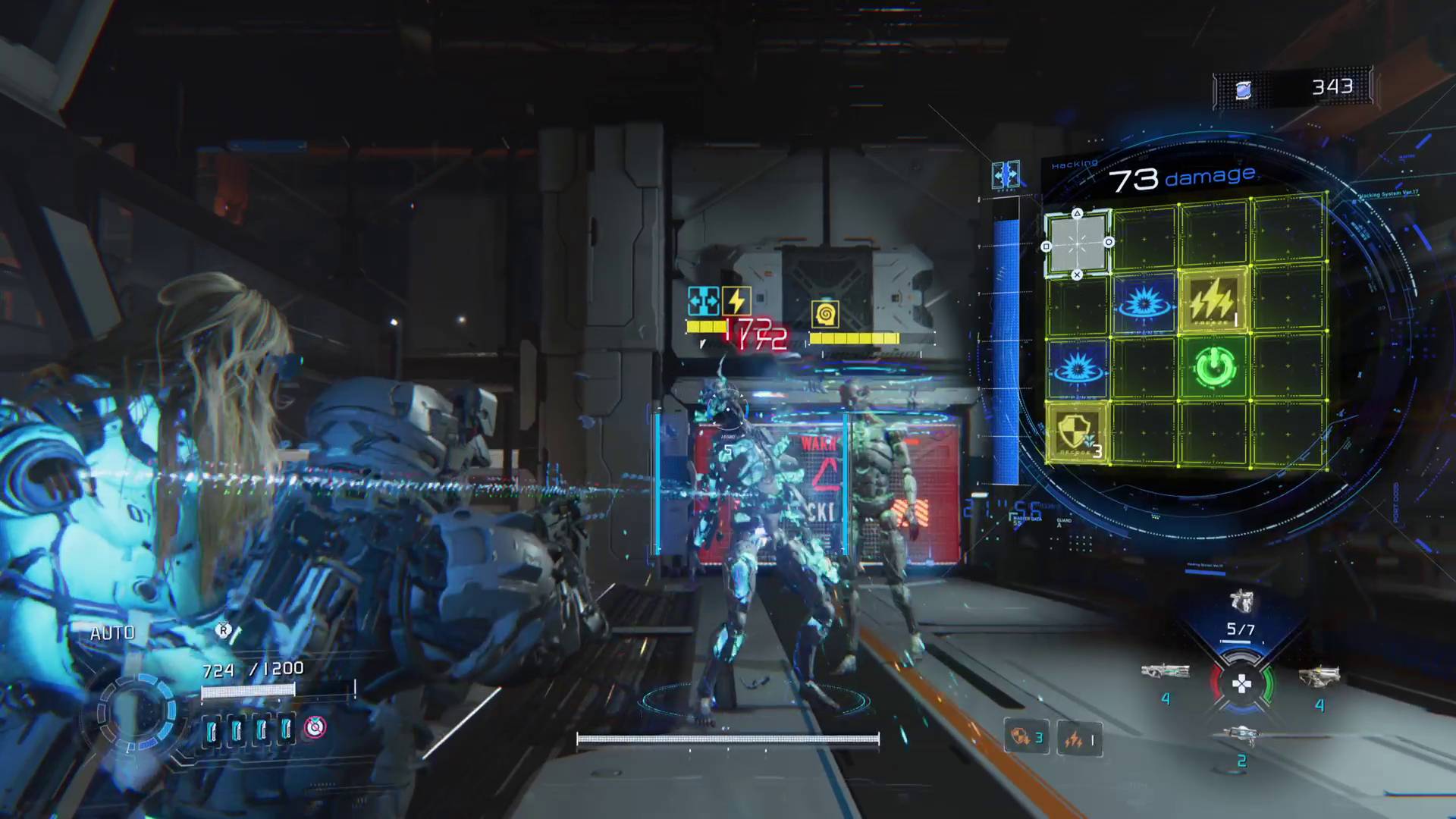Click the ammo bar under 724/1200
Screen dimensions: 1456x819
point(248,690)
